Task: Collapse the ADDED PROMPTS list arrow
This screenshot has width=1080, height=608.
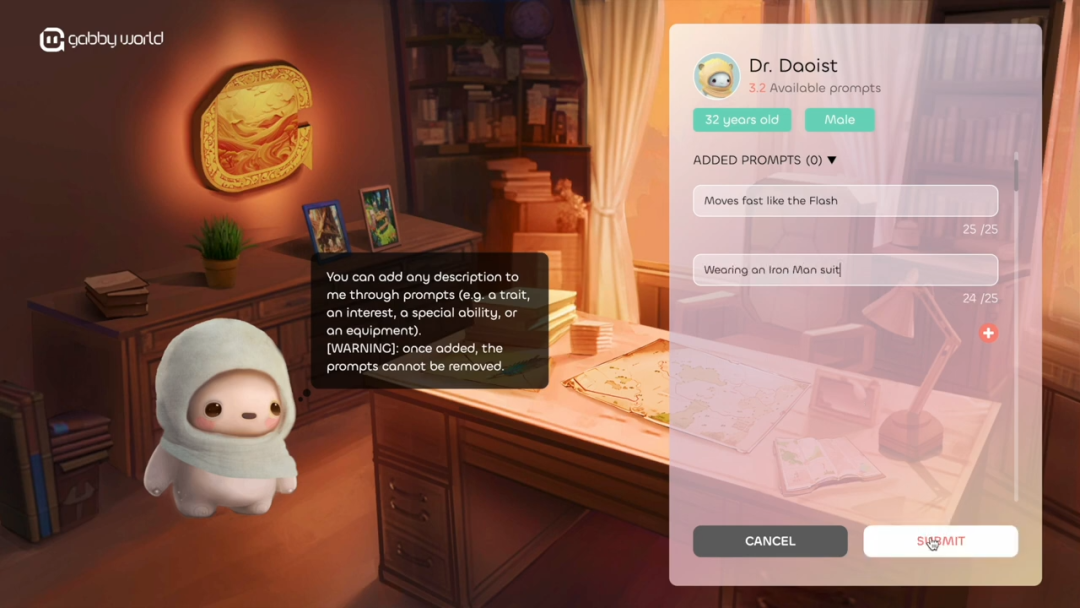Action: [x=832, y=160]
